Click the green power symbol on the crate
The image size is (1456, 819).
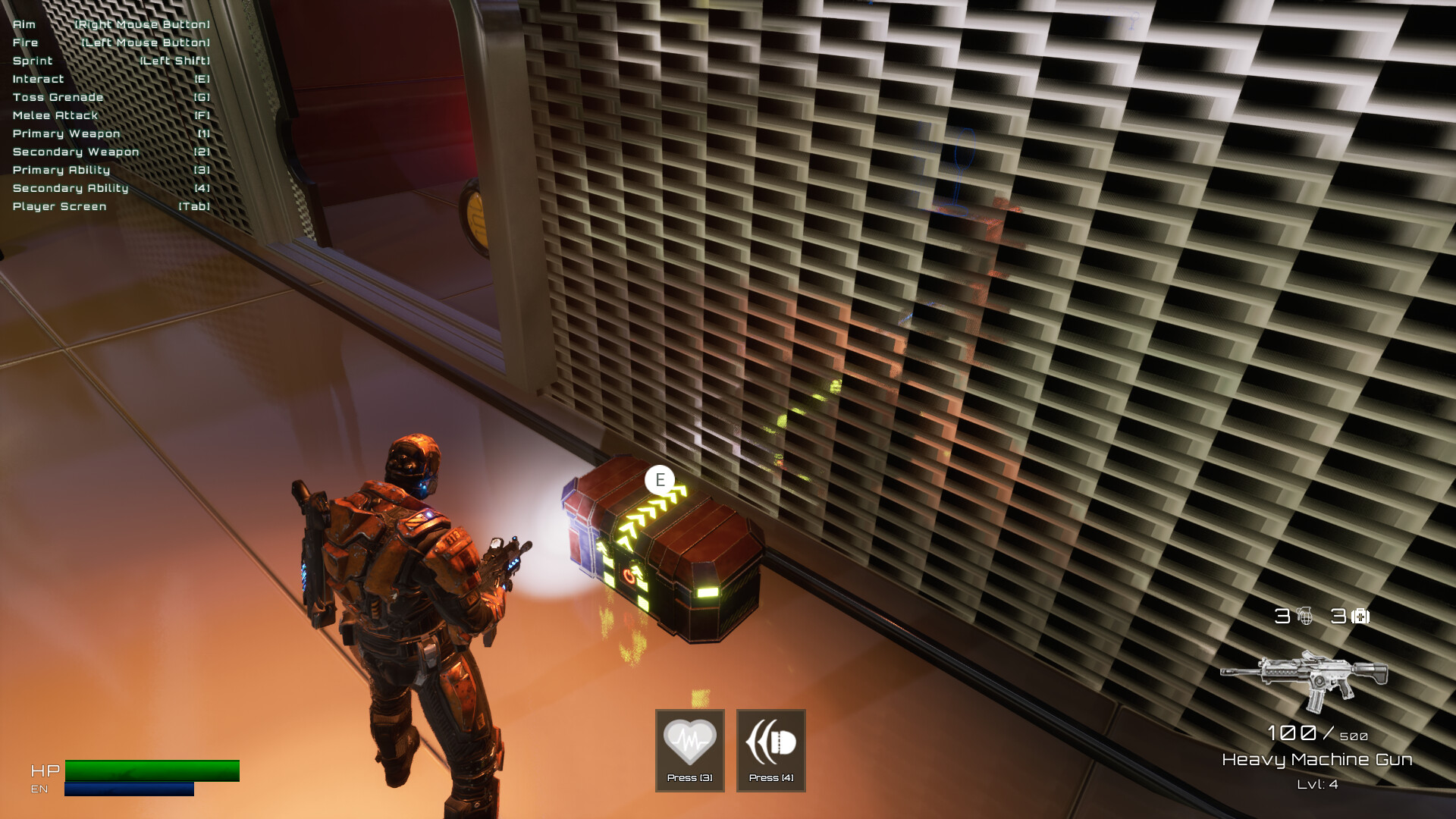(629, 575)
